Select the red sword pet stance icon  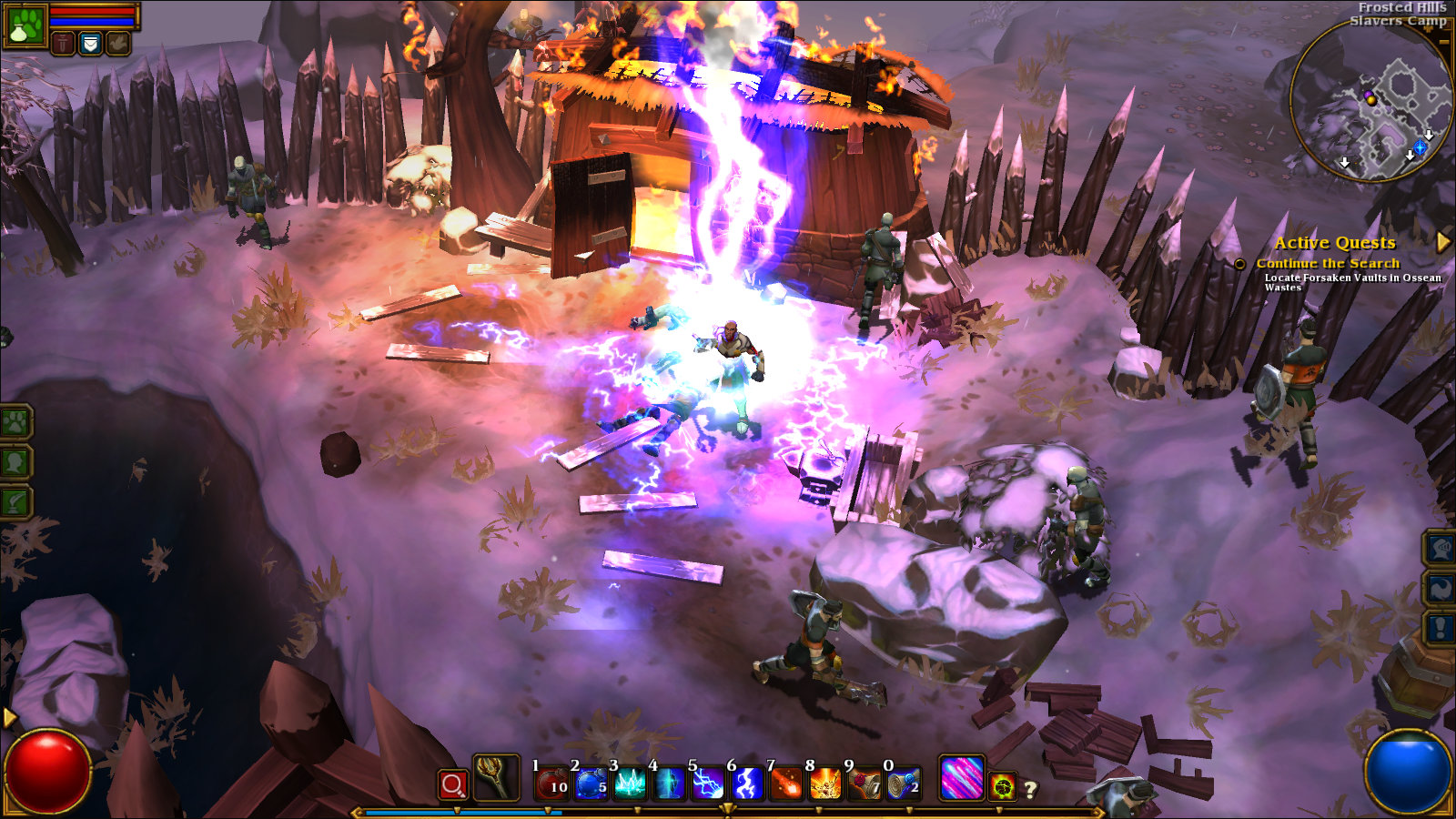click(x=63, y=43)
